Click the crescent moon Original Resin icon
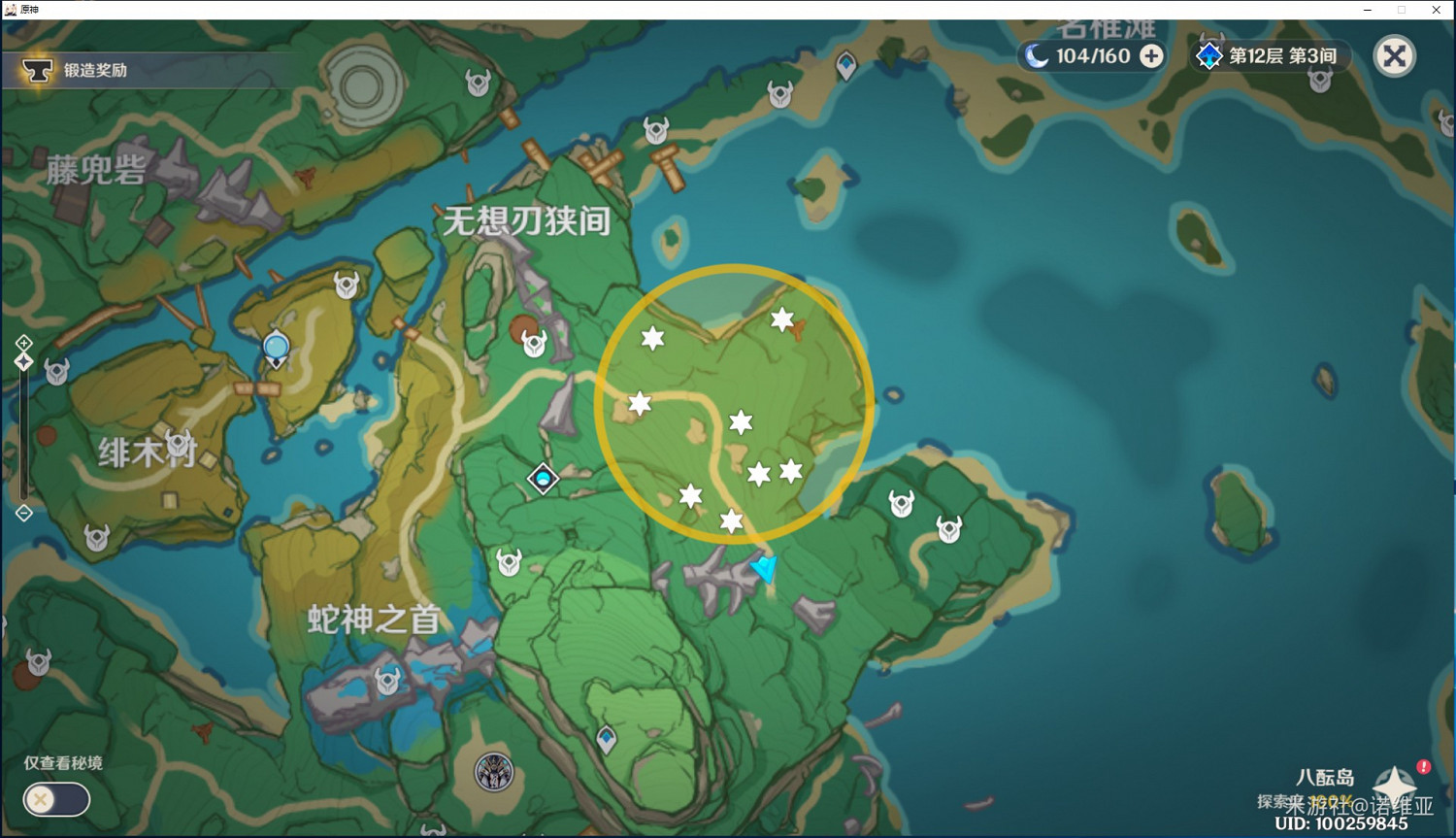 pyautogui.click(x=1037, y=56)
